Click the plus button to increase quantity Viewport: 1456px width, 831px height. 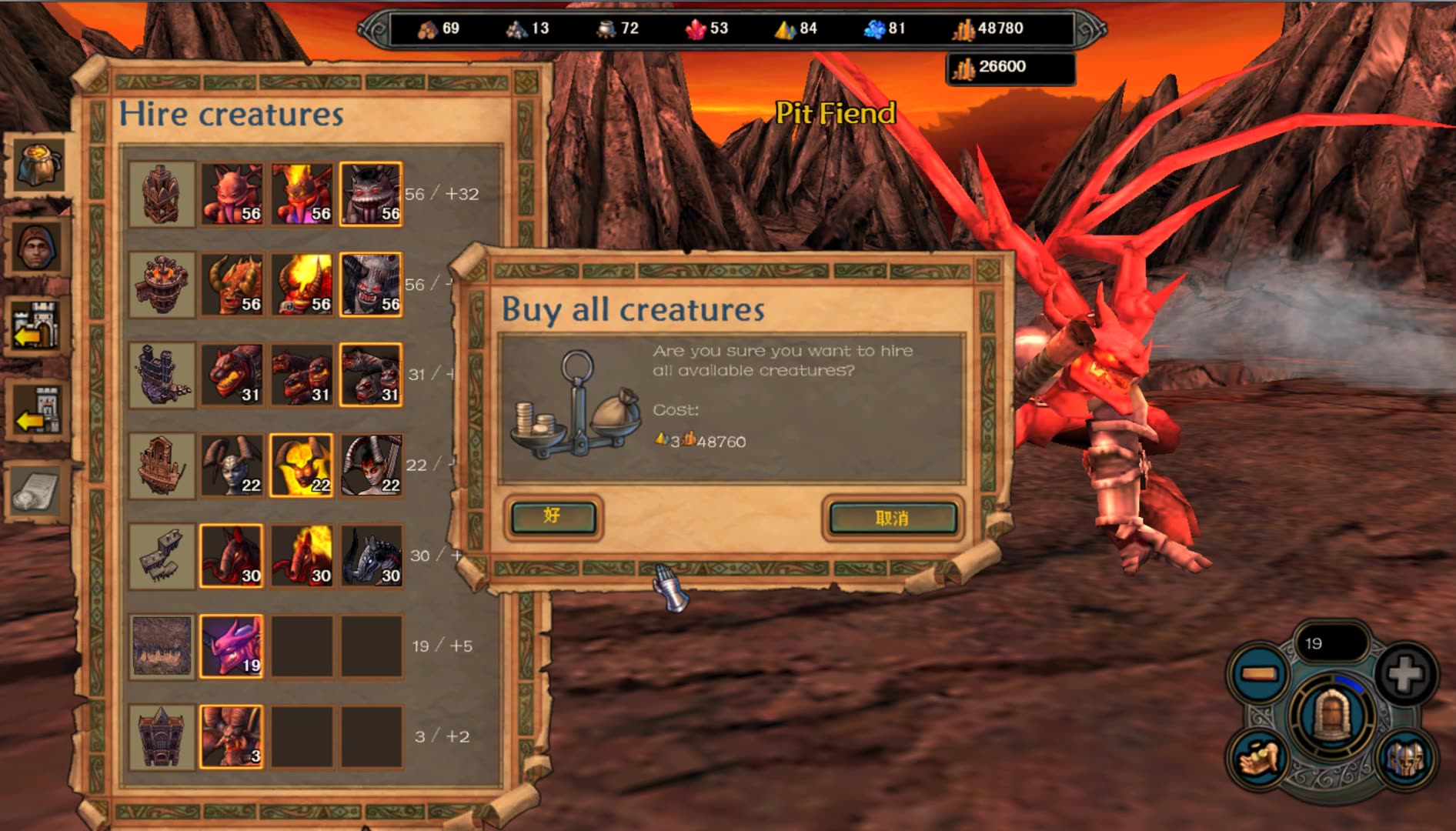(1405, 675)
